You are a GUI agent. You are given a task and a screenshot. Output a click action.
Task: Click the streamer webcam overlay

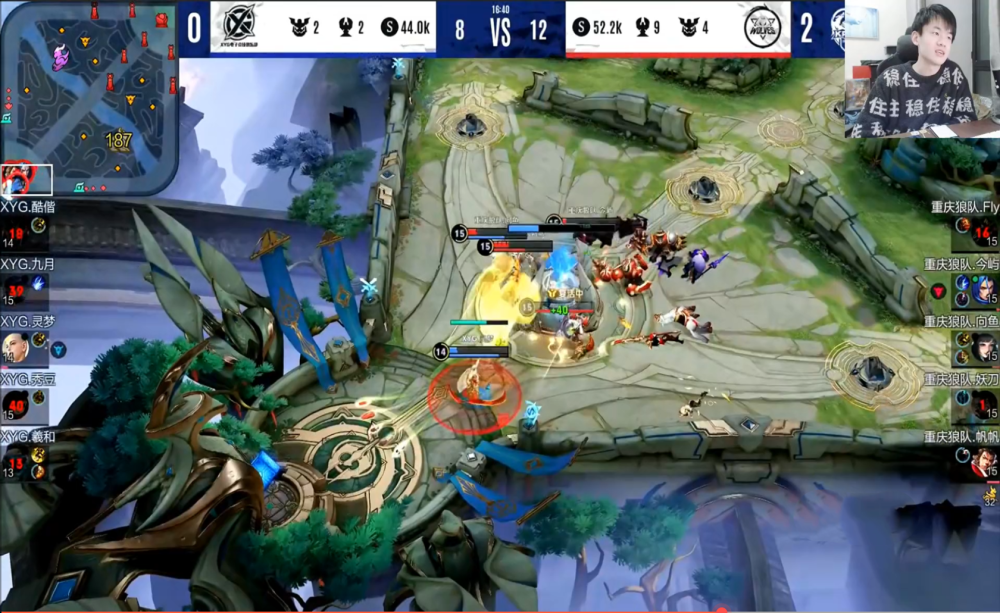922,68
